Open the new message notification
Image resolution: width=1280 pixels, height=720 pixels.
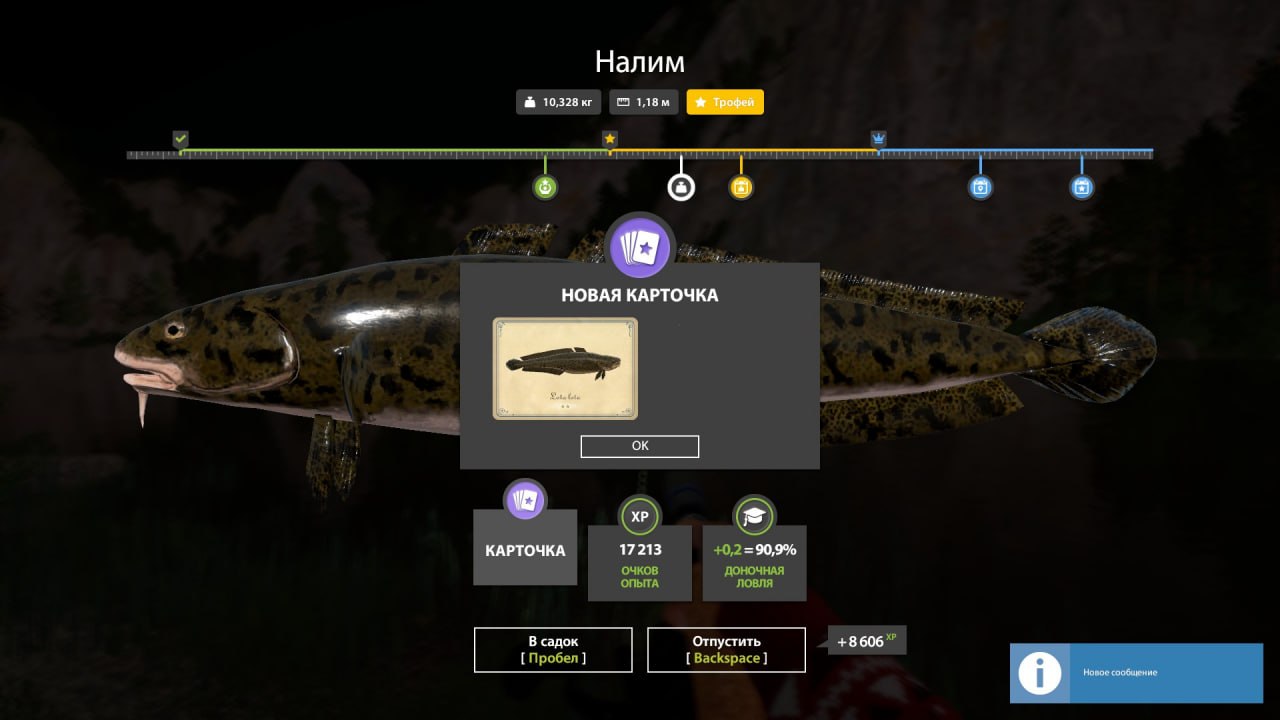coord(1135,672)
